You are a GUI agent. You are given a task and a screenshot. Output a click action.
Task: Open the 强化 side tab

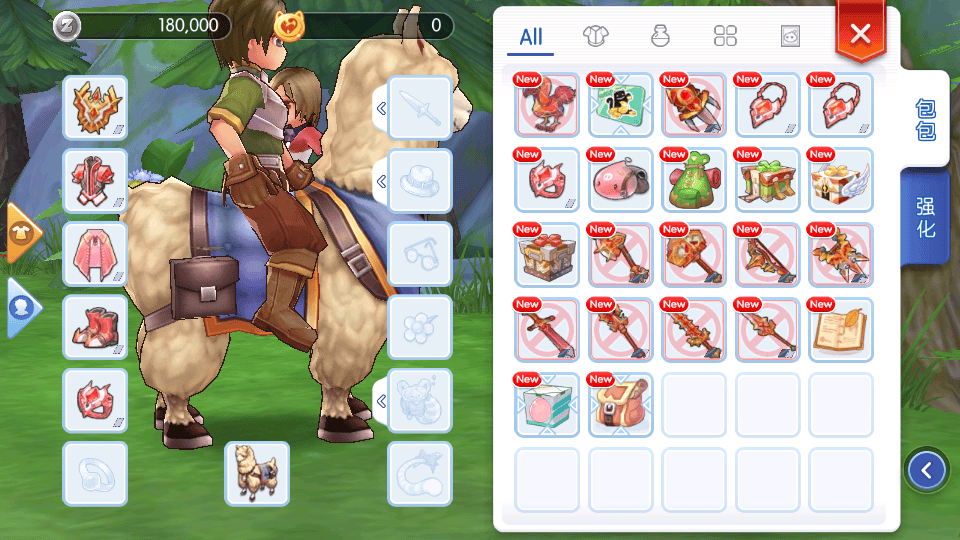[926, 217]
